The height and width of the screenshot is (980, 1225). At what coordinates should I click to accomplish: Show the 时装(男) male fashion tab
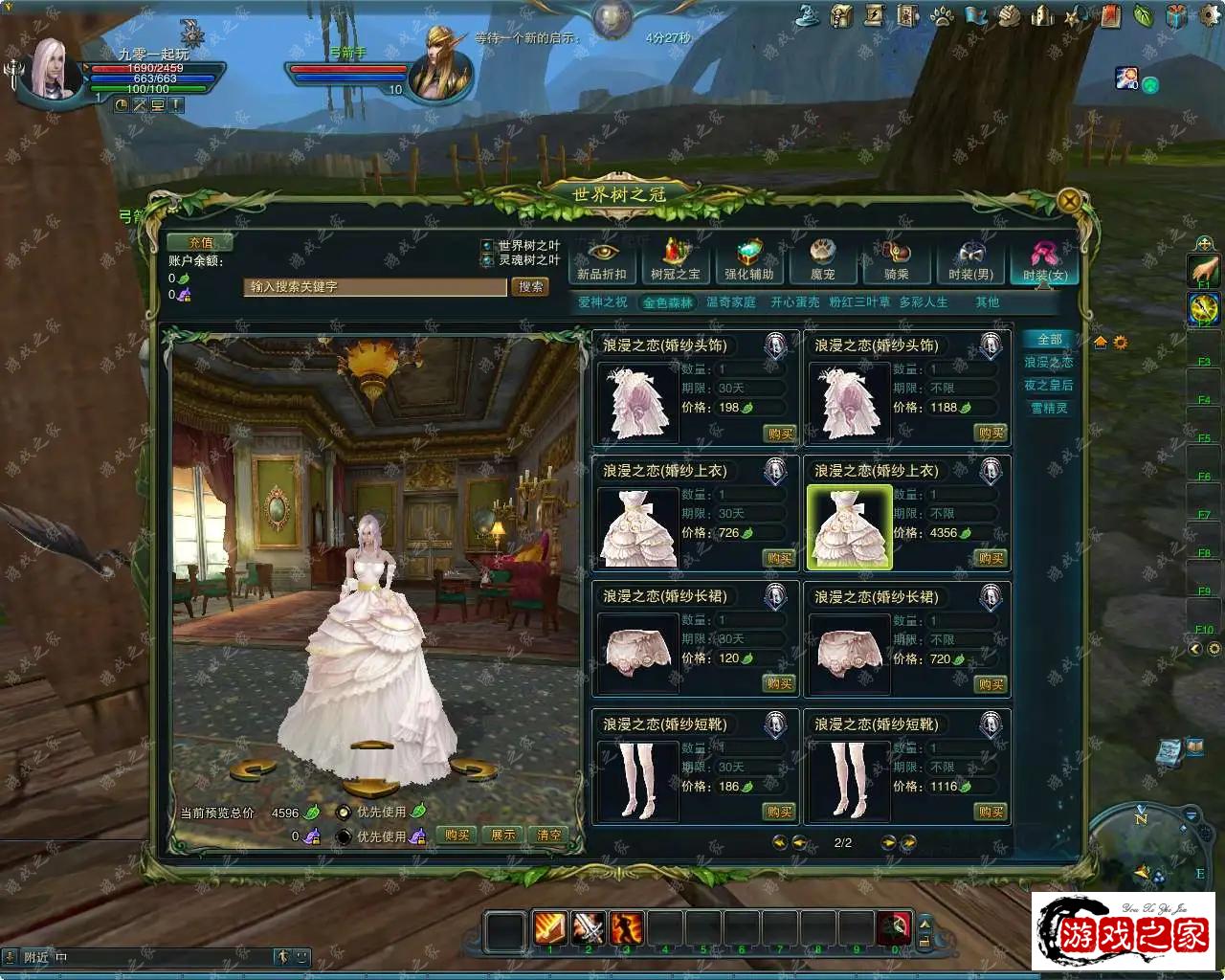click(x=970, y=261)
